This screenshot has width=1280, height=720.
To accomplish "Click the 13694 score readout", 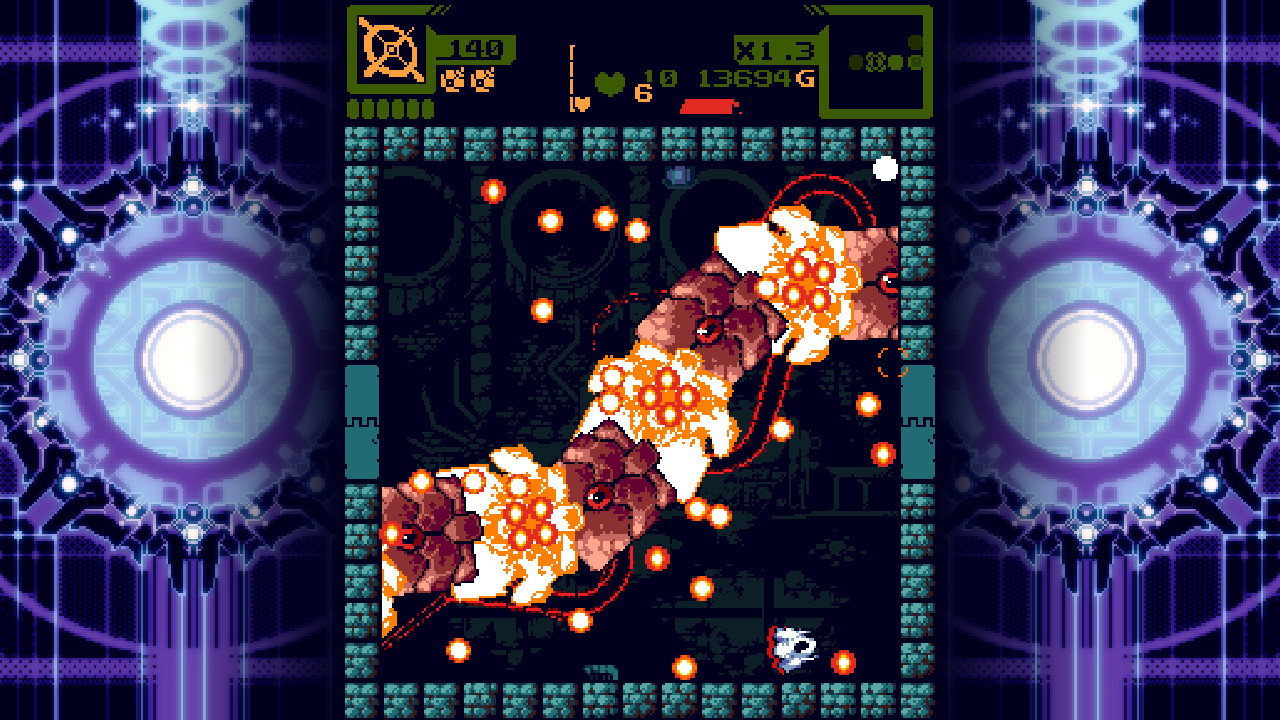I will [x=743, y=77].
